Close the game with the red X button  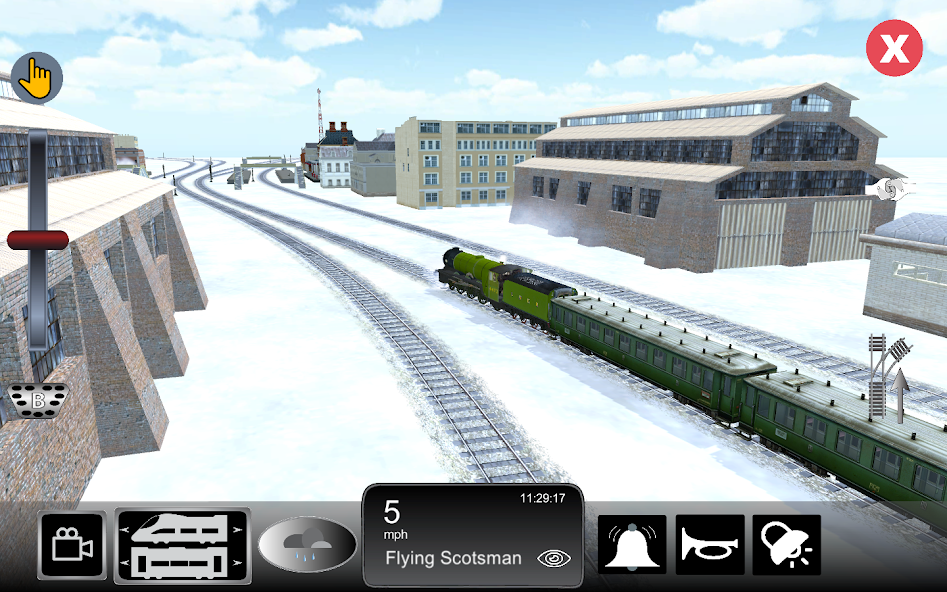tap(894, 49)
